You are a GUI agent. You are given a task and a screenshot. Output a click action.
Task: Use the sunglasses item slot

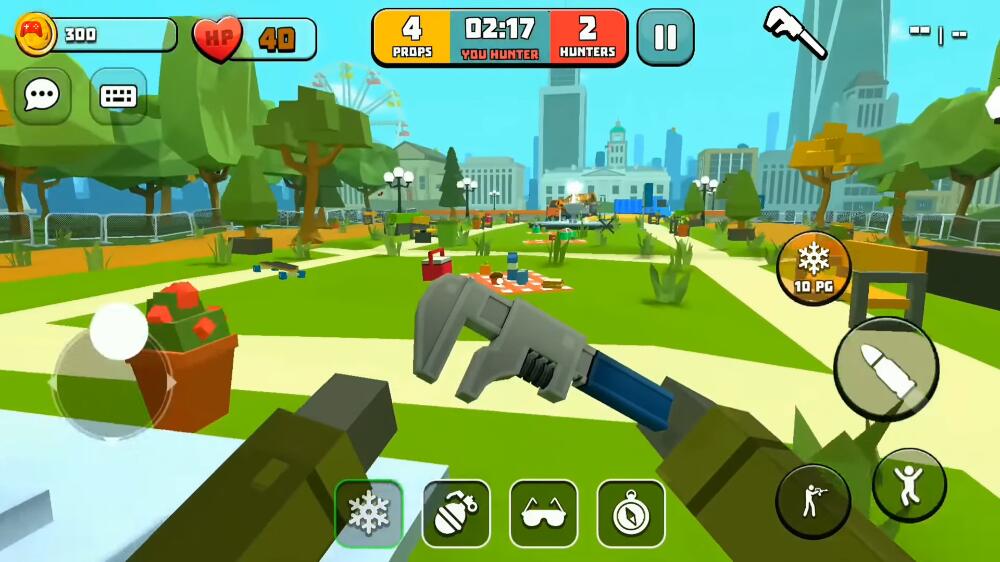(x=544, y=514)
